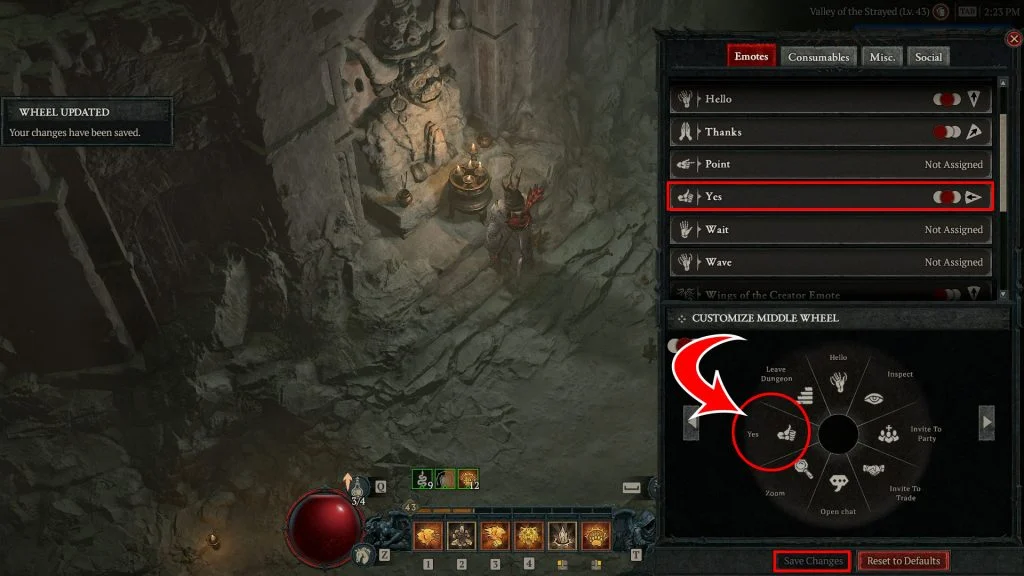
Task: Open the Misc. tab
Action: (882, 57)
